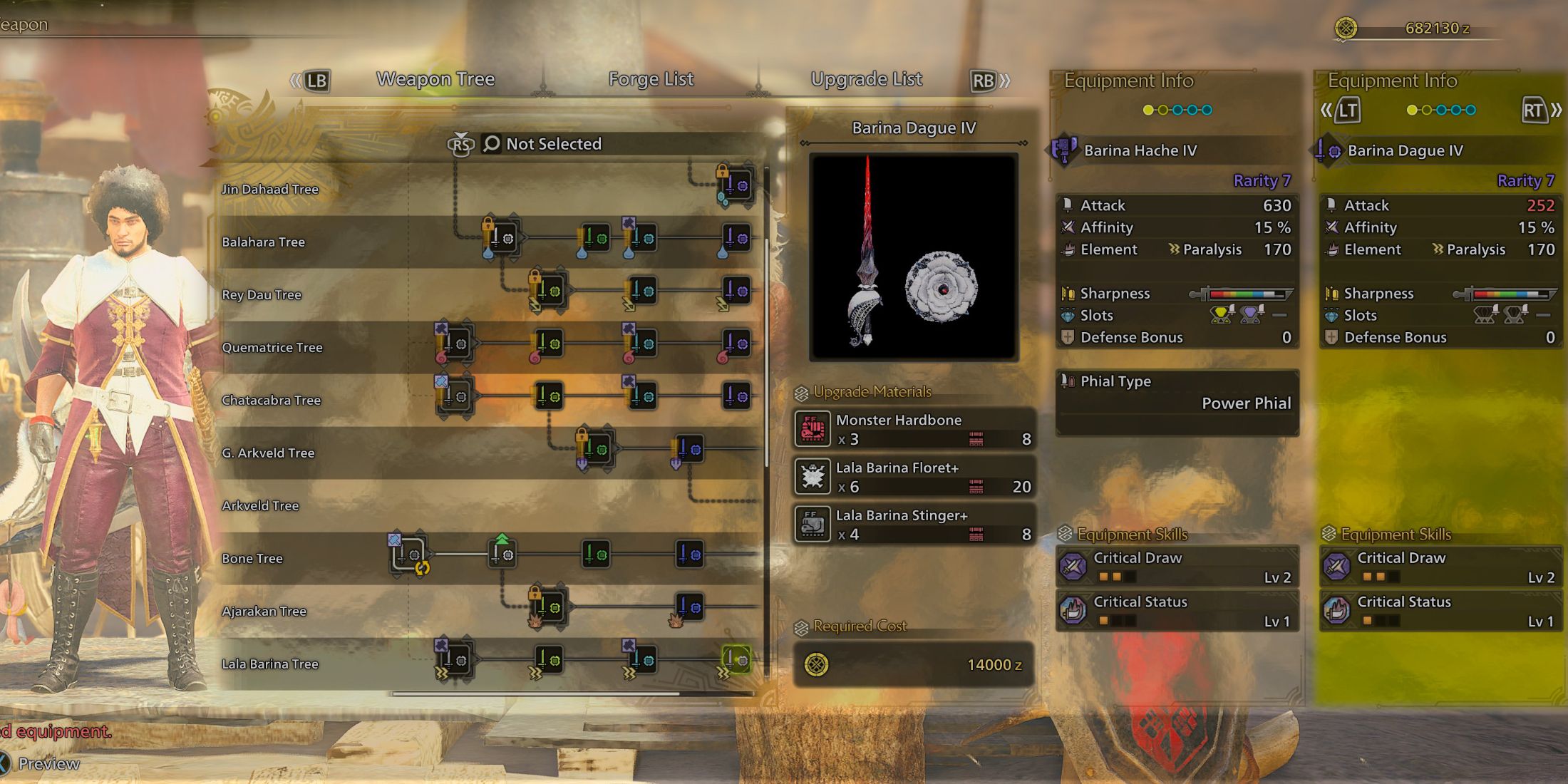Choose the Chatacabra Tree row label
Viewport: 1568px width, 784px height.
tap(271, 400)
